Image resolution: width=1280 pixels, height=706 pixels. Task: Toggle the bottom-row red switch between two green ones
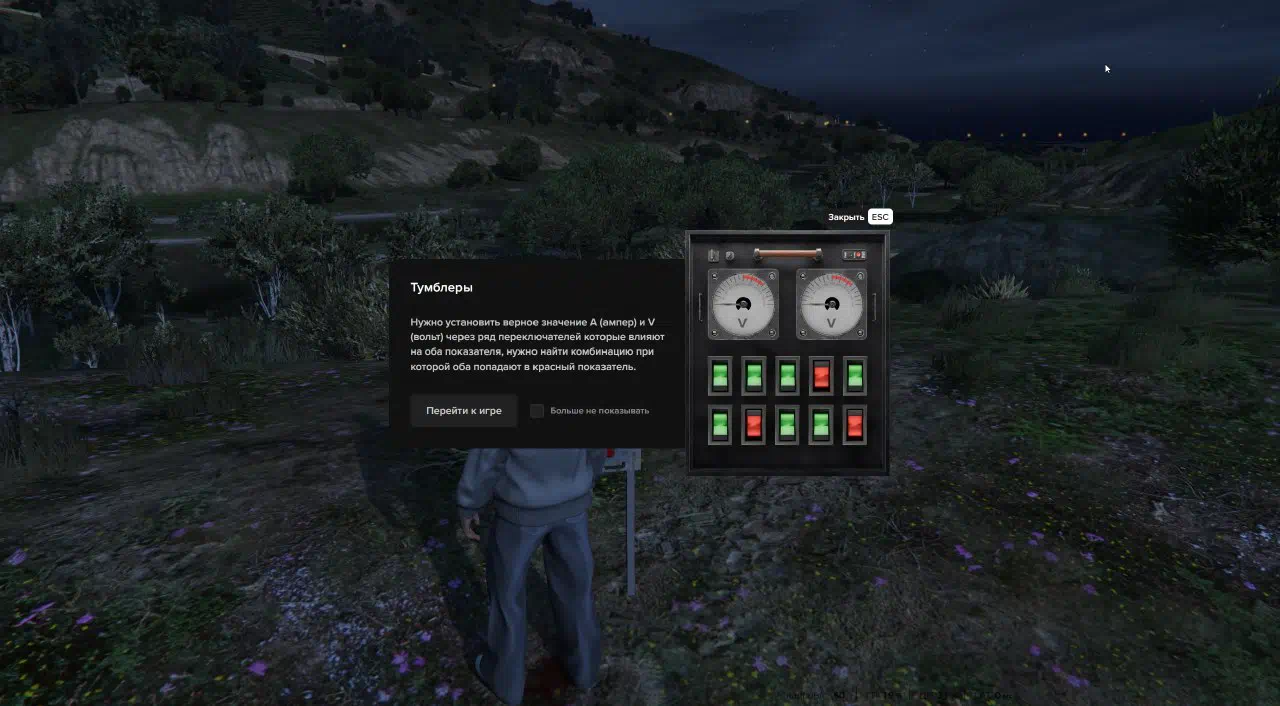pyautogui.click(x=754, y=424)
